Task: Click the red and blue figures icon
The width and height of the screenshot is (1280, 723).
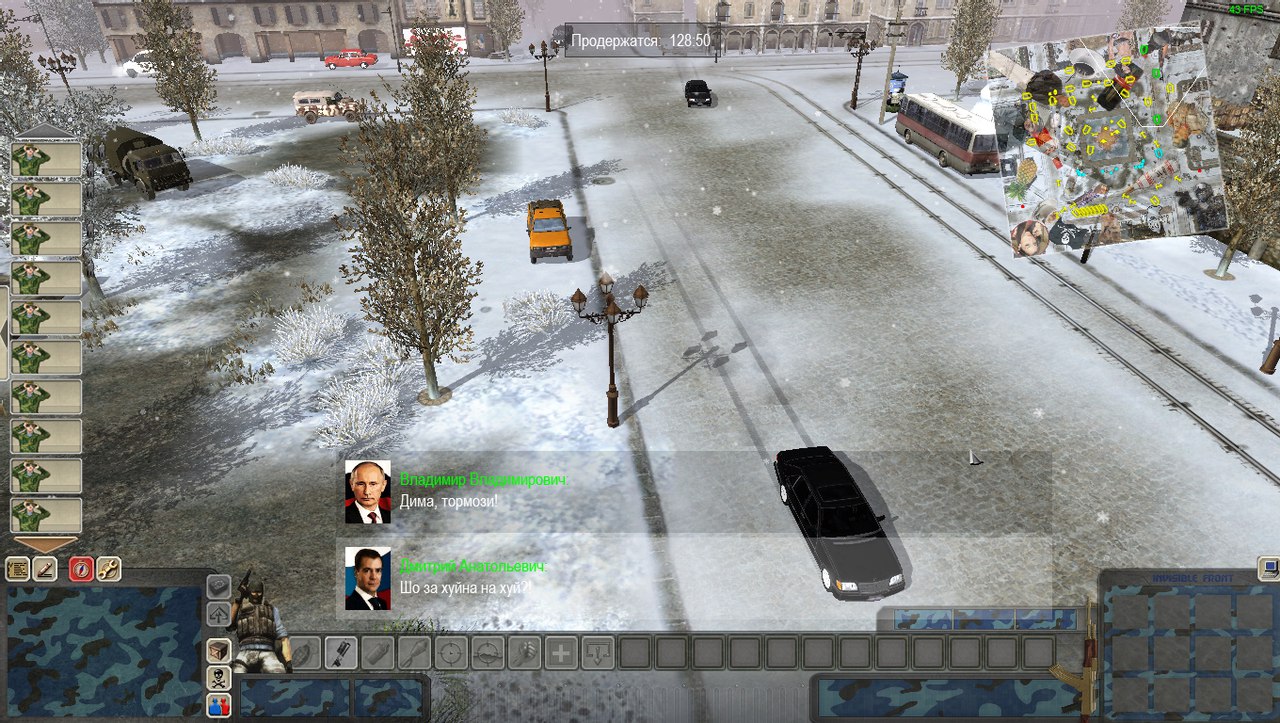Action: (x=218, y=705)
